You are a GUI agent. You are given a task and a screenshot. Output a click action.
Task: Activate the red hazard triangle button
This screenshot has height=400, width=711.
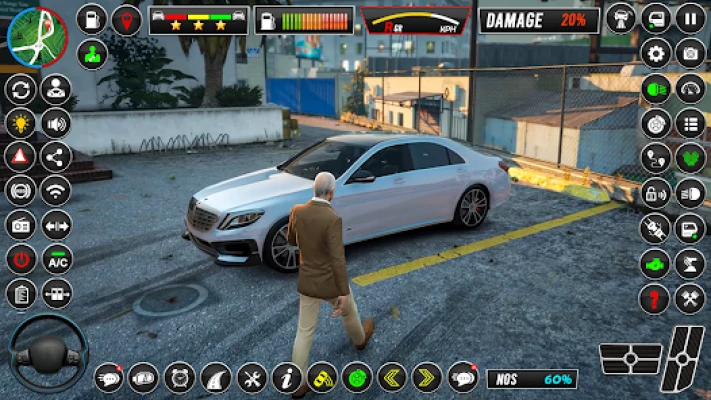pos(20,156)
